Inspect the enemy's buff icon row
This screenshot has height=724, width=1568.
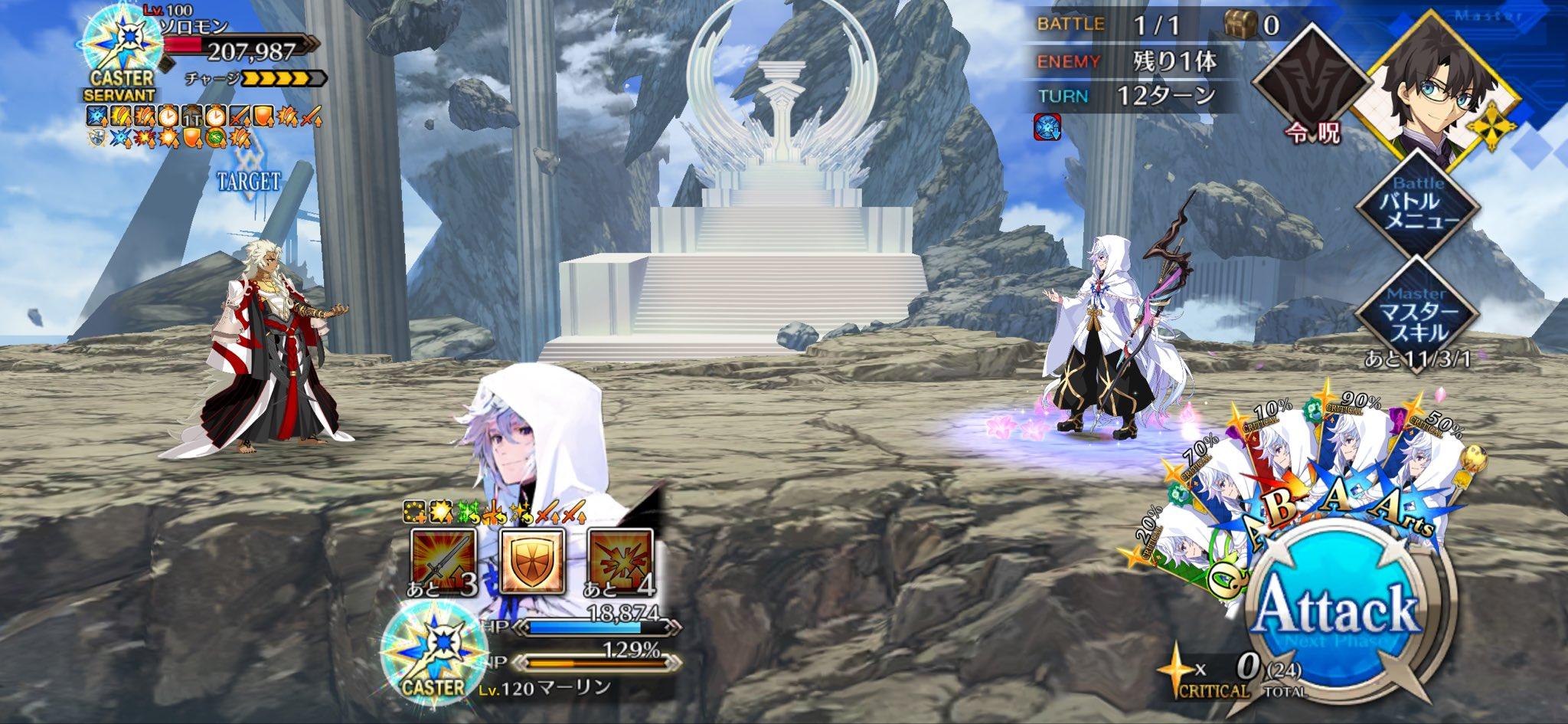coord(204,127)
